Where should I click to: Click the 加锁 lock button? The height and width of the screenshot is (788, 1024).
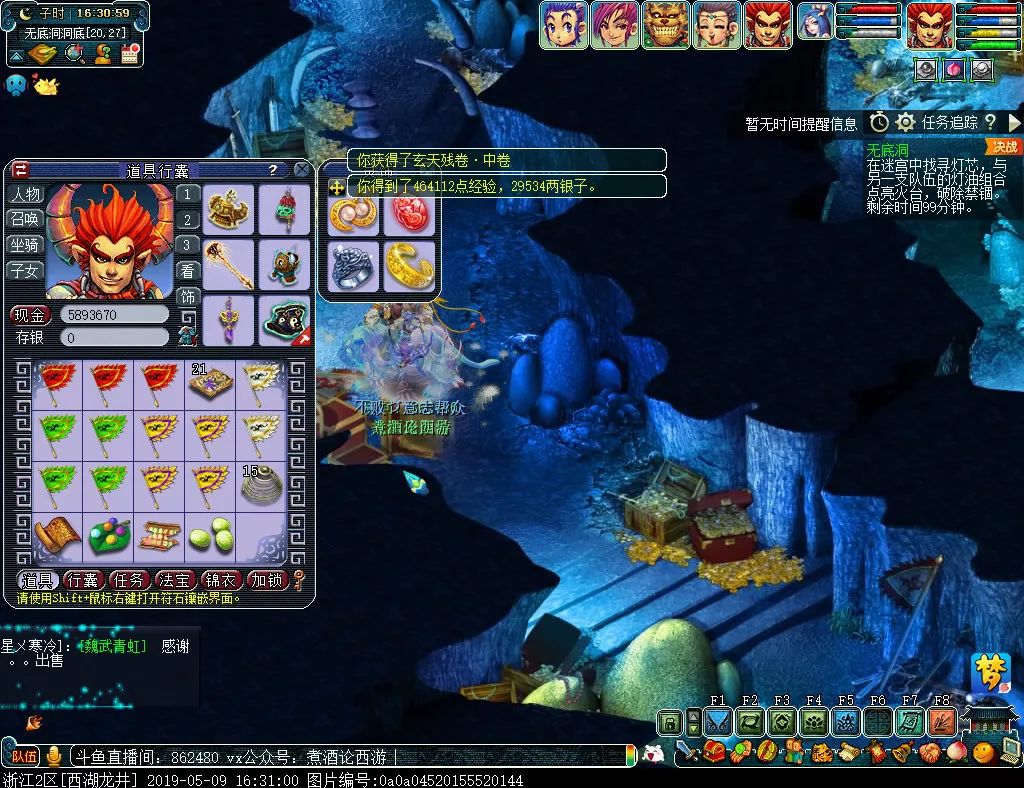(x=266, y=580)
